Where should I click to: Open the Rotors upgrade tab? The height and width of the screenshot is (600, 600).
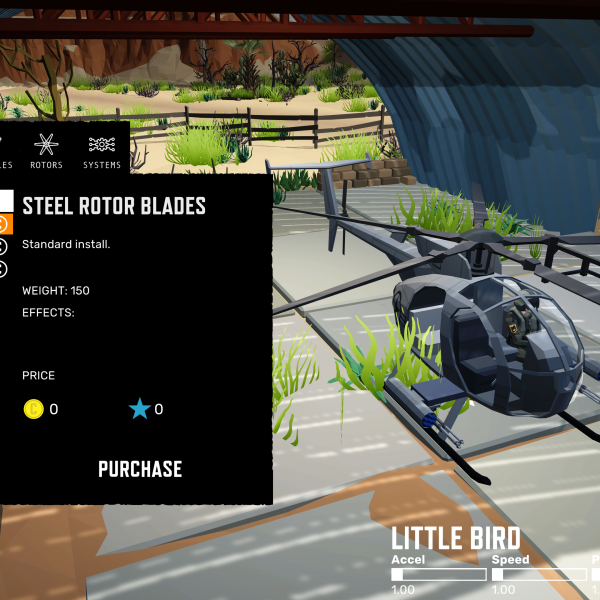point(46,151)
